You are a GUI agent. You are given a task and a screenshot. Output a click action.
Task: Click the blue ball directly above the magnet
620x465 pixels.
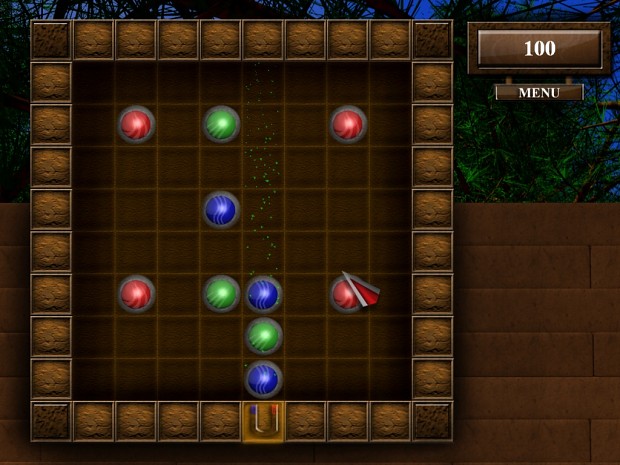click(x=264, y=379)
